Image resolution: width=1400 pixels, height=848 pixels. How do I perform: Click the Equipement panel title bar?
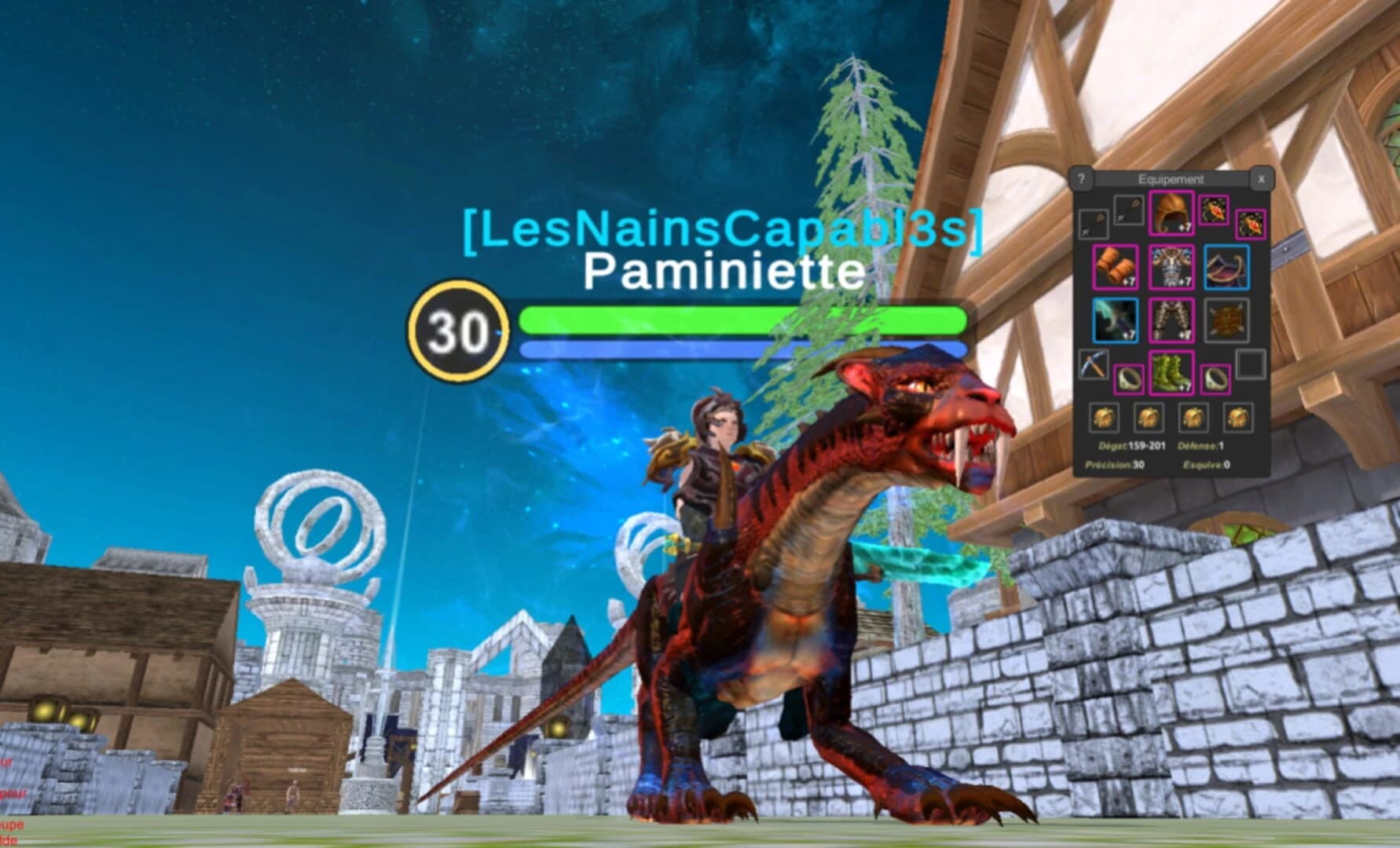(x=1171, y=178)
